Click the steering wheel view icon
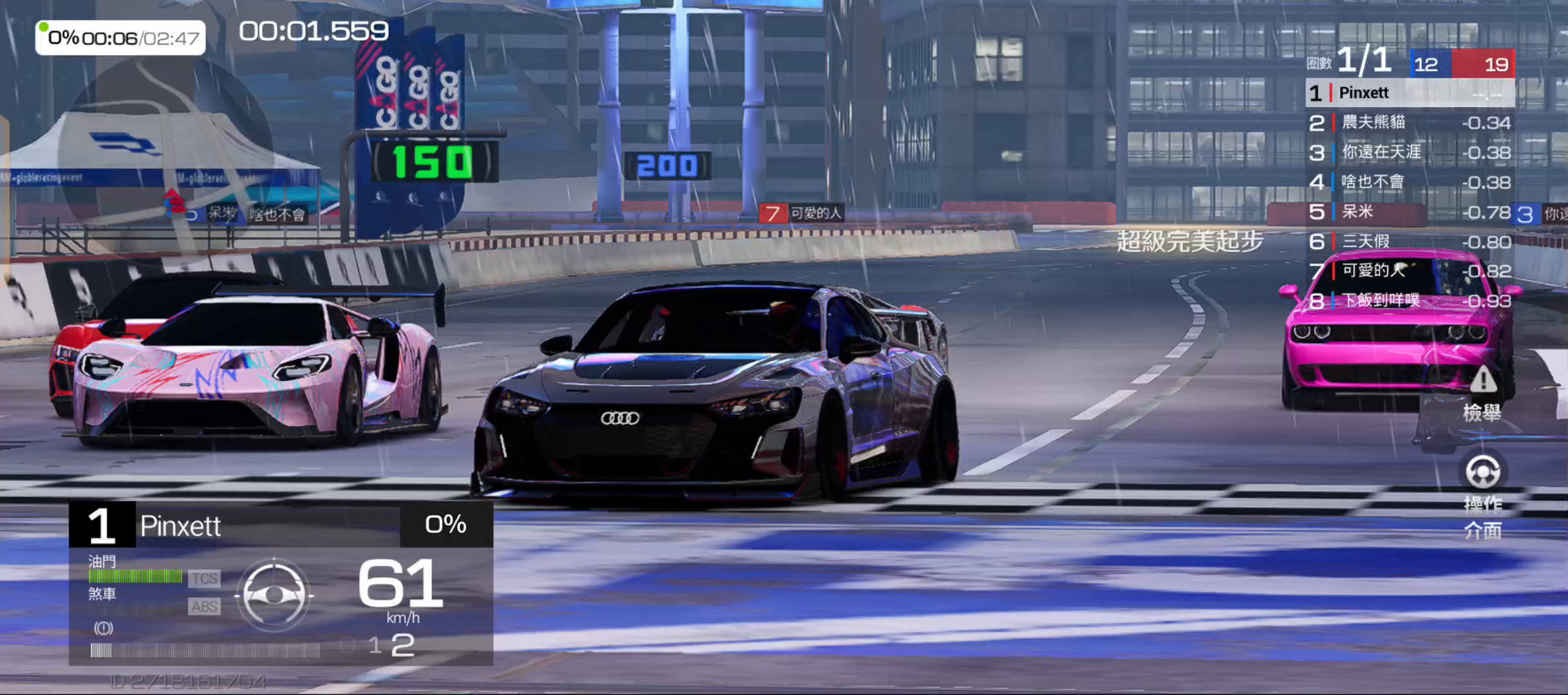Screen dimensions: 1568x695 [274, 595]
